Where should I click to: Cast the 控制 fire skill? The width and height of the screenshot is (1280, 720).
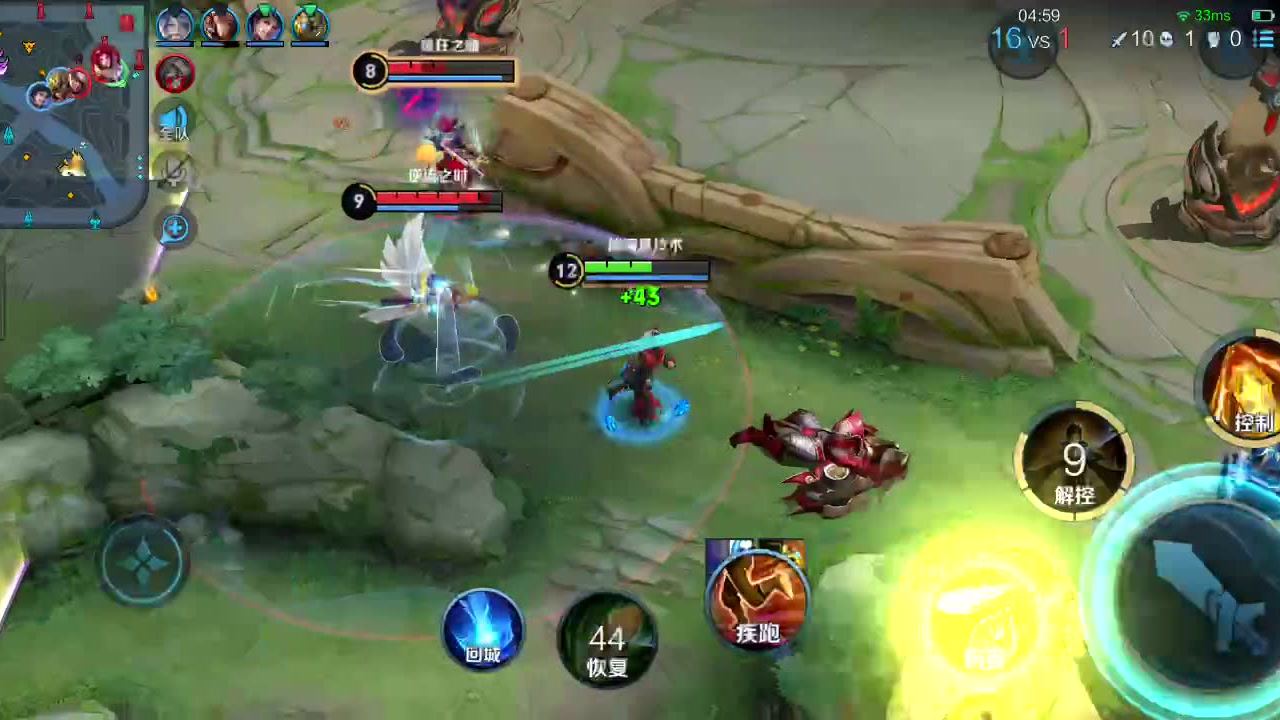point(1245,388)
